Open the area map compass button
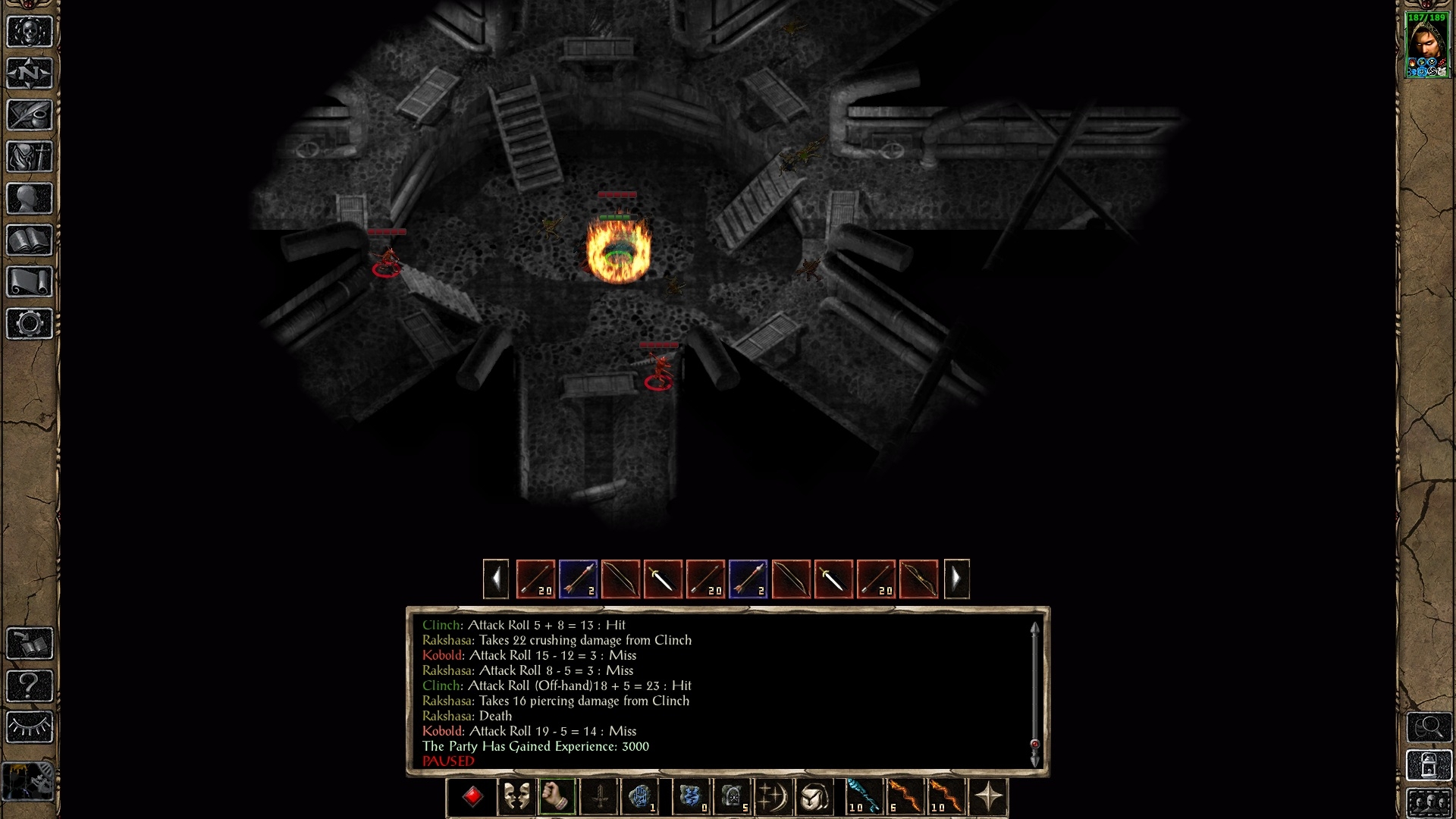Viewport: 1456px width, 819px height. point(30,74)
